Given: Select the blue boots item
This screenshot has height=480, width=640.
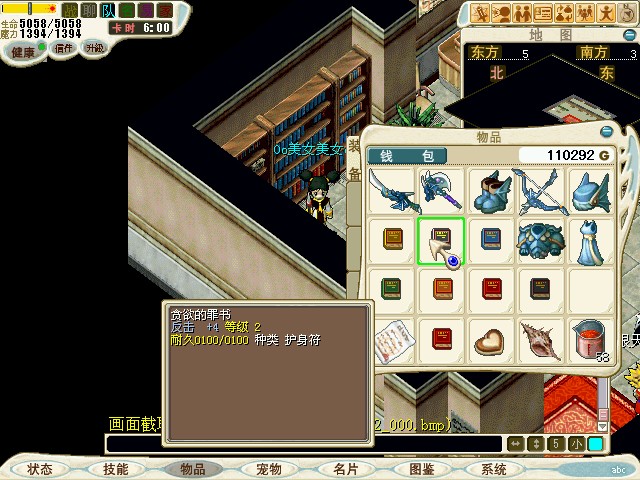Looking at the screenshot, I should [x=490, y=190].
